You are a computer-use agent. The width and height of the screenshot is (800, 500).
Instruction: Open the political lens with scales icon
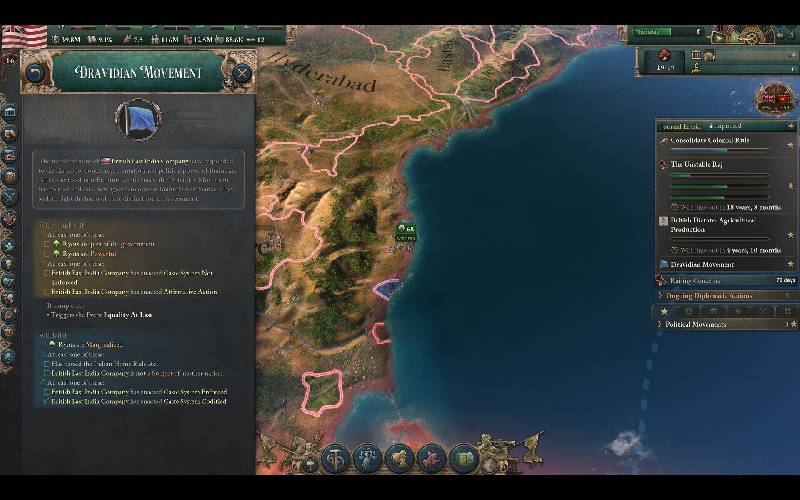[368, 458]
